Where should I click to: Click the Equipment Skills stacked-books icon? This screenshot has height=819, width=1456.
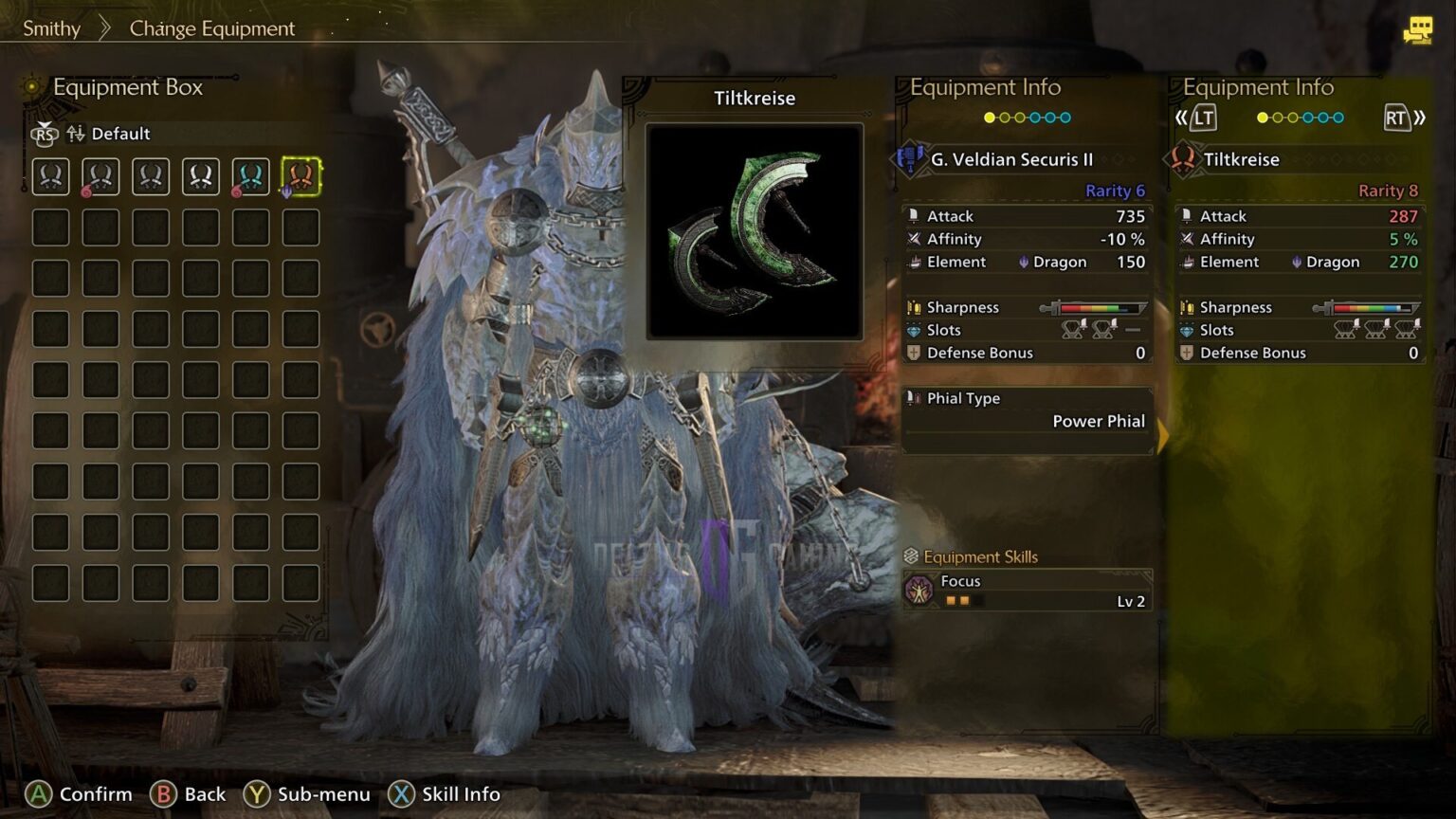[913, 556]
